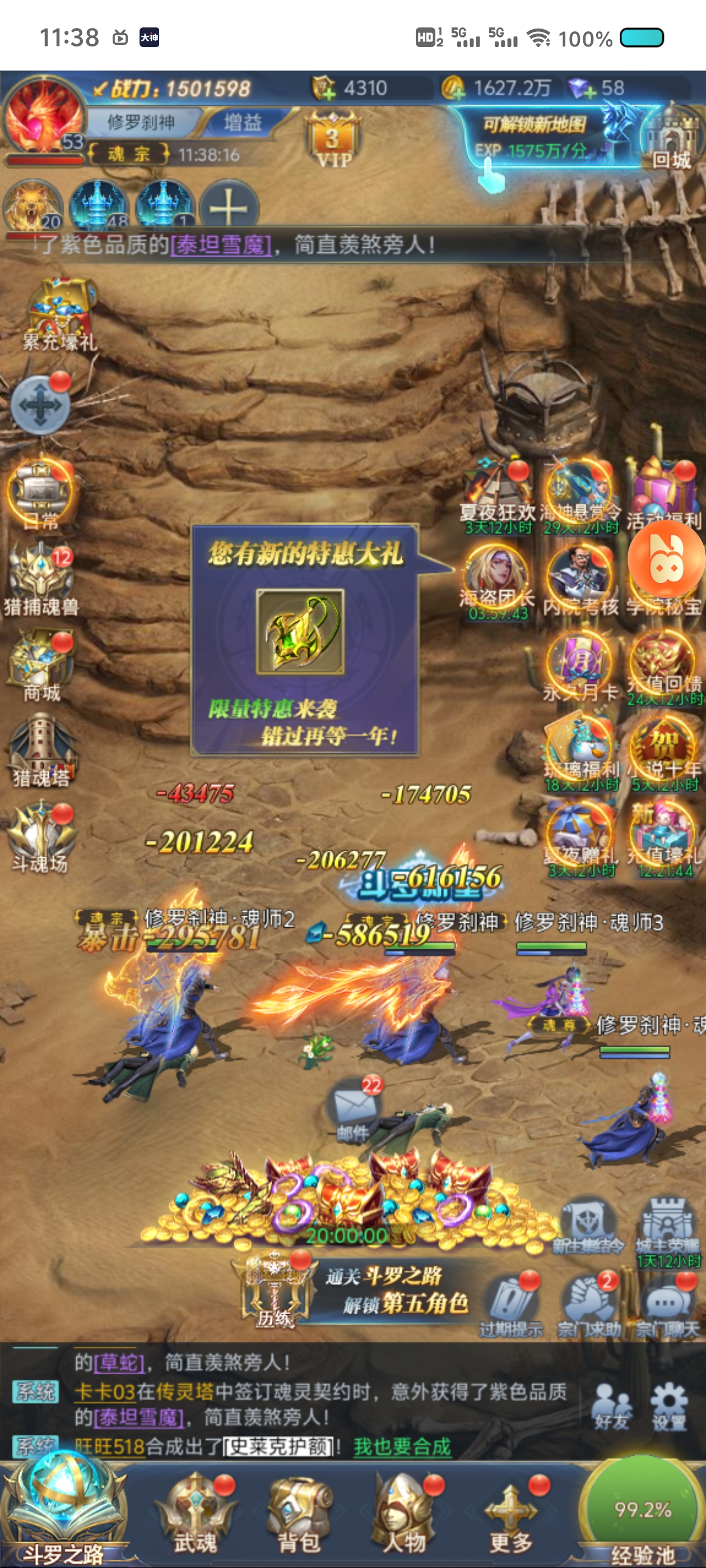Image resolution: width=706 pixels, height=1568 pixels.
Task: Open 日常 daily tasks
Action: click(x=40, y=495)
